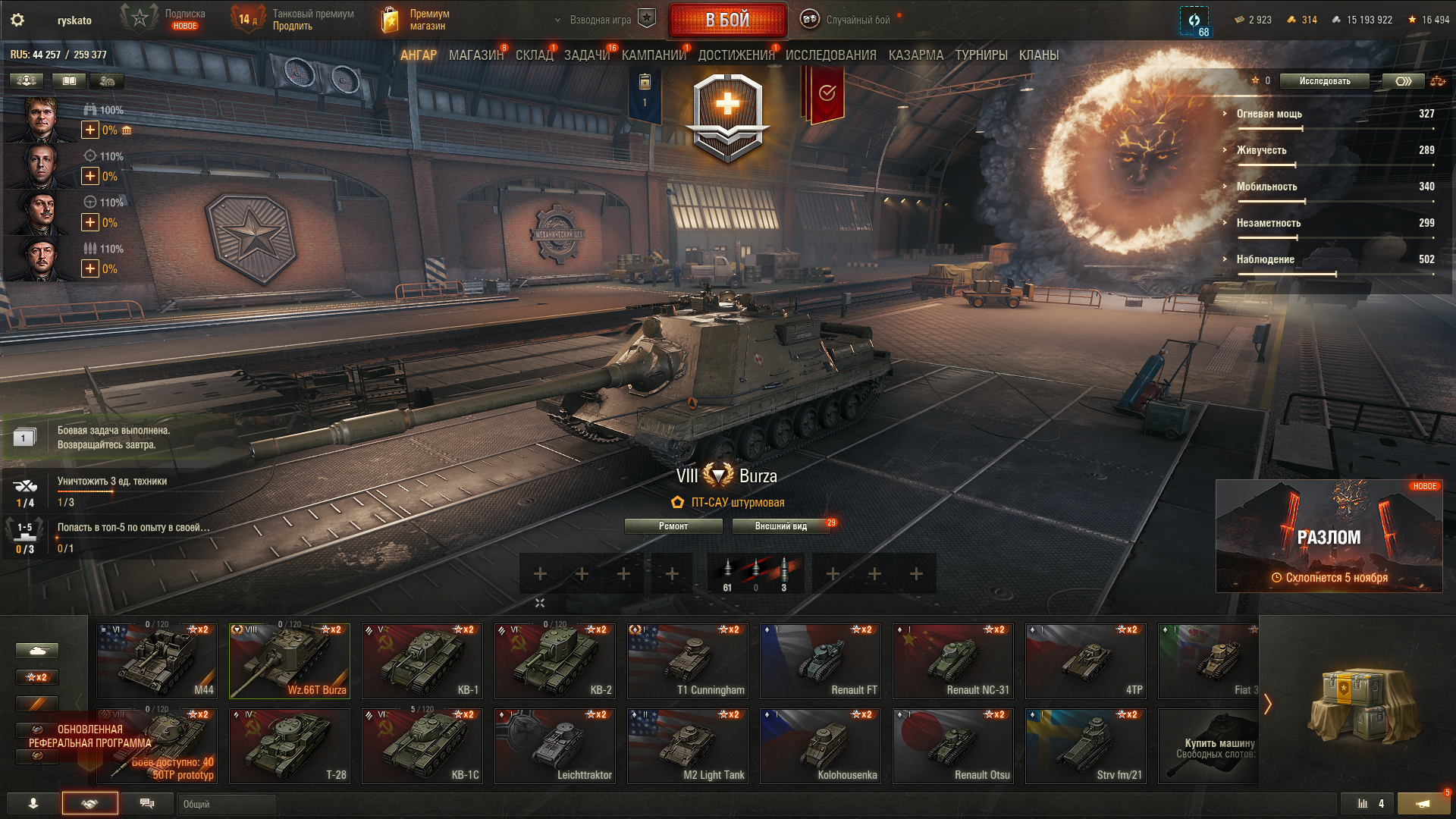Screen dimensions: 1456x819
Task: Switch to the МАГАЗИН tab
Action: 475,55
